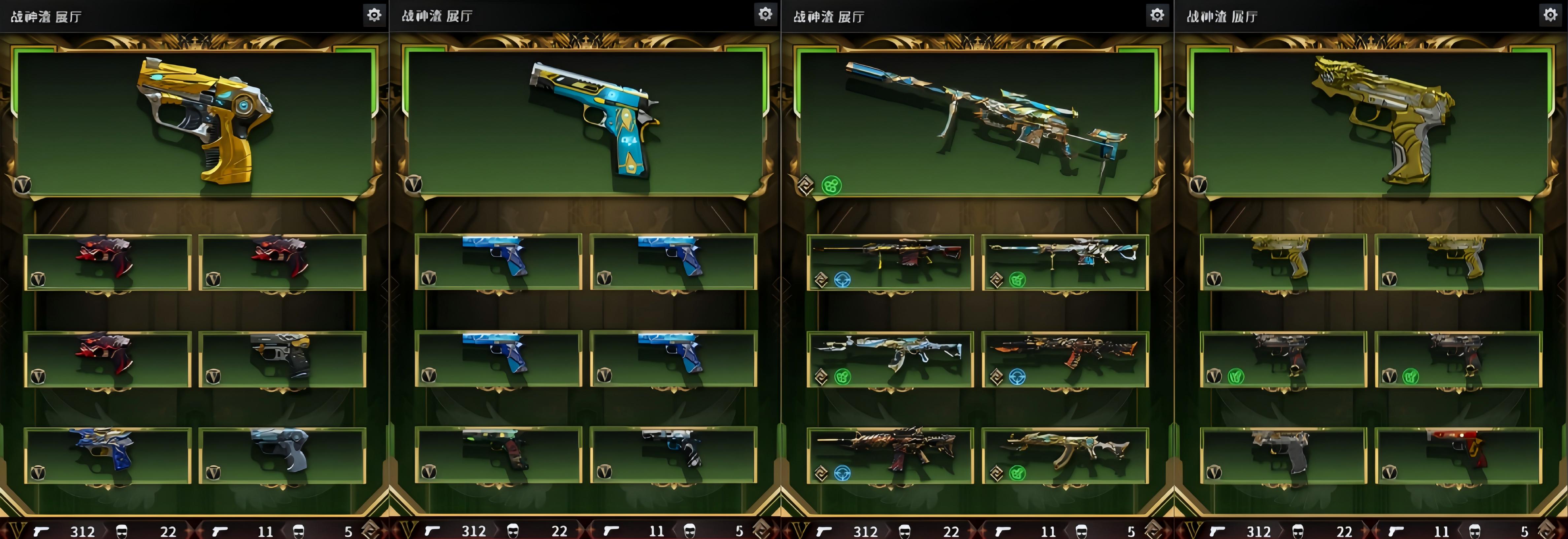Choose the plain grey Desert Eagle slot
Image resolution: width=1568 pixels, height=539 pixels.
click(x=1283, y=455)
